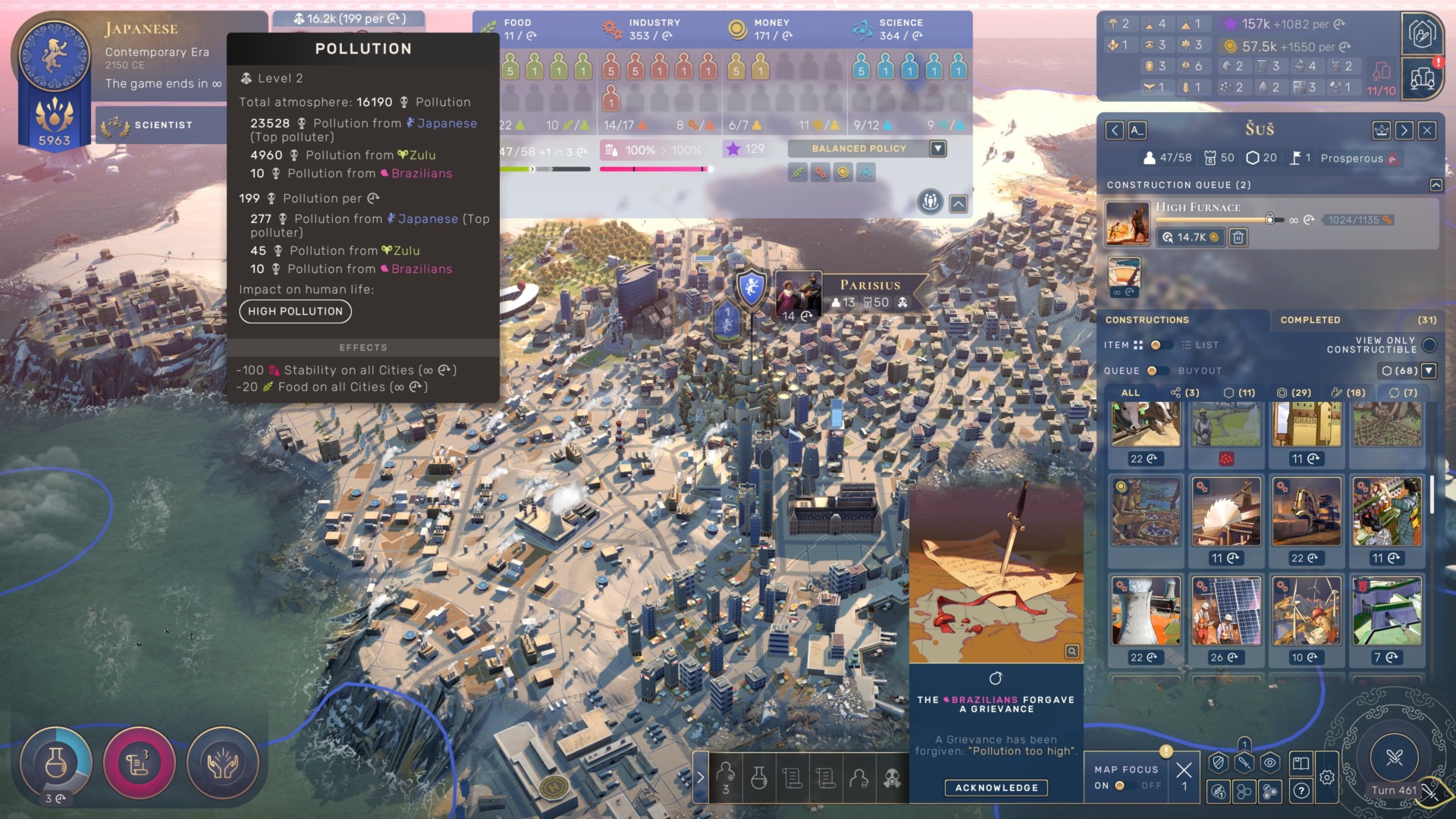
Task: Select the gas mask pollution lens icon
Action: (x=895, y=778)
